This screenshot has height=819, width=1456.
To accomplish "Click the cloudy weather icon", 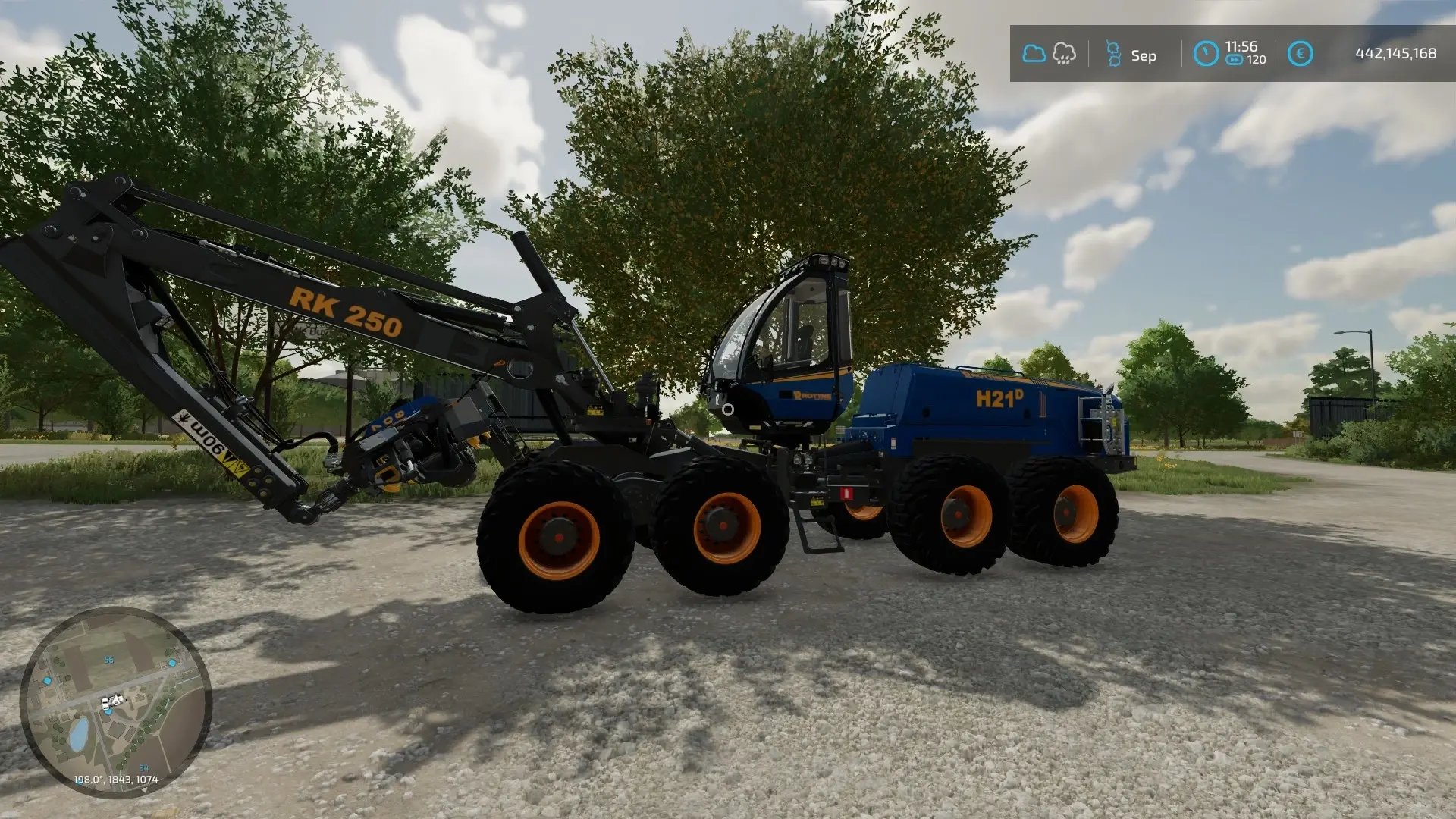I will [x=1034, y=53].
